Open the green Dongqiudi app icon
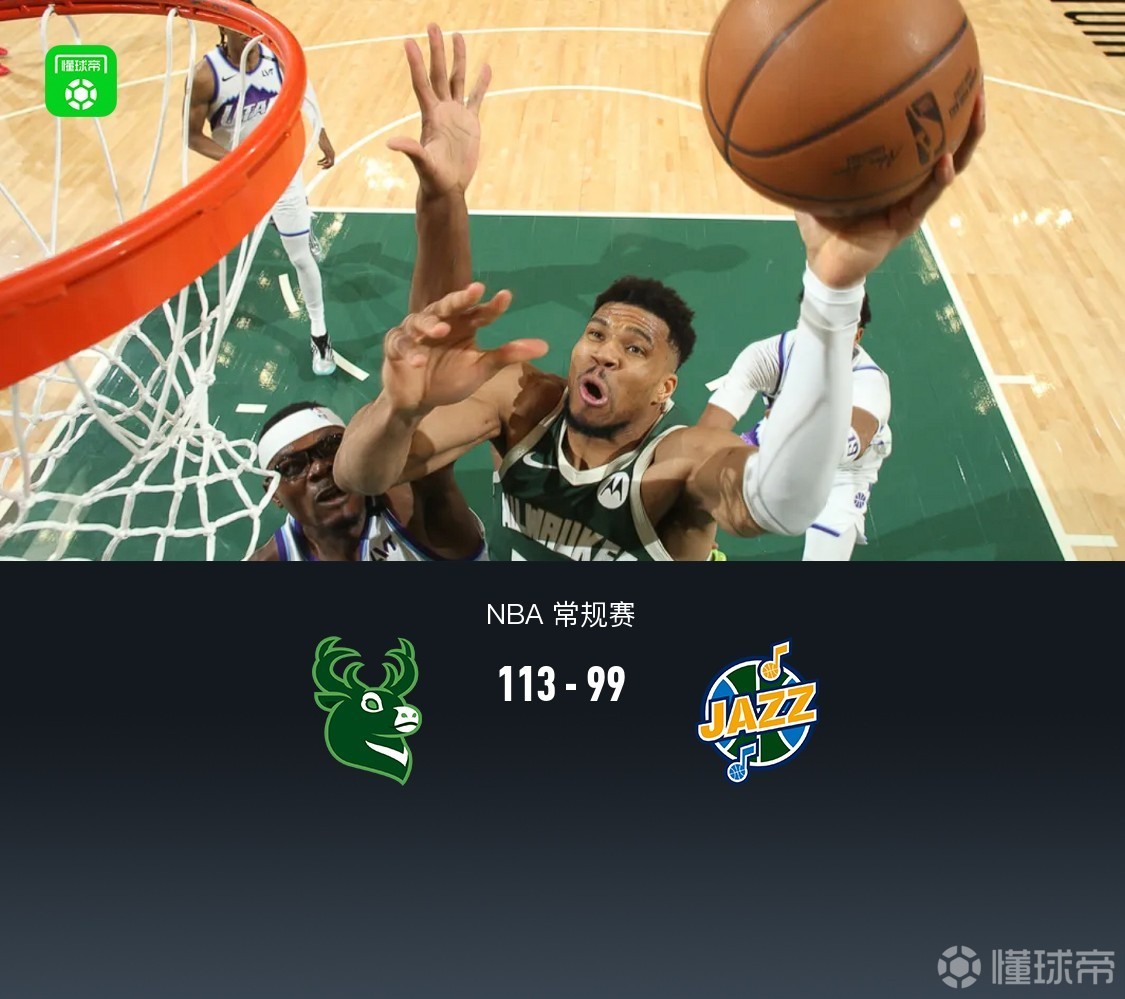The image size is (1125, 999). (x=81, y=81)
